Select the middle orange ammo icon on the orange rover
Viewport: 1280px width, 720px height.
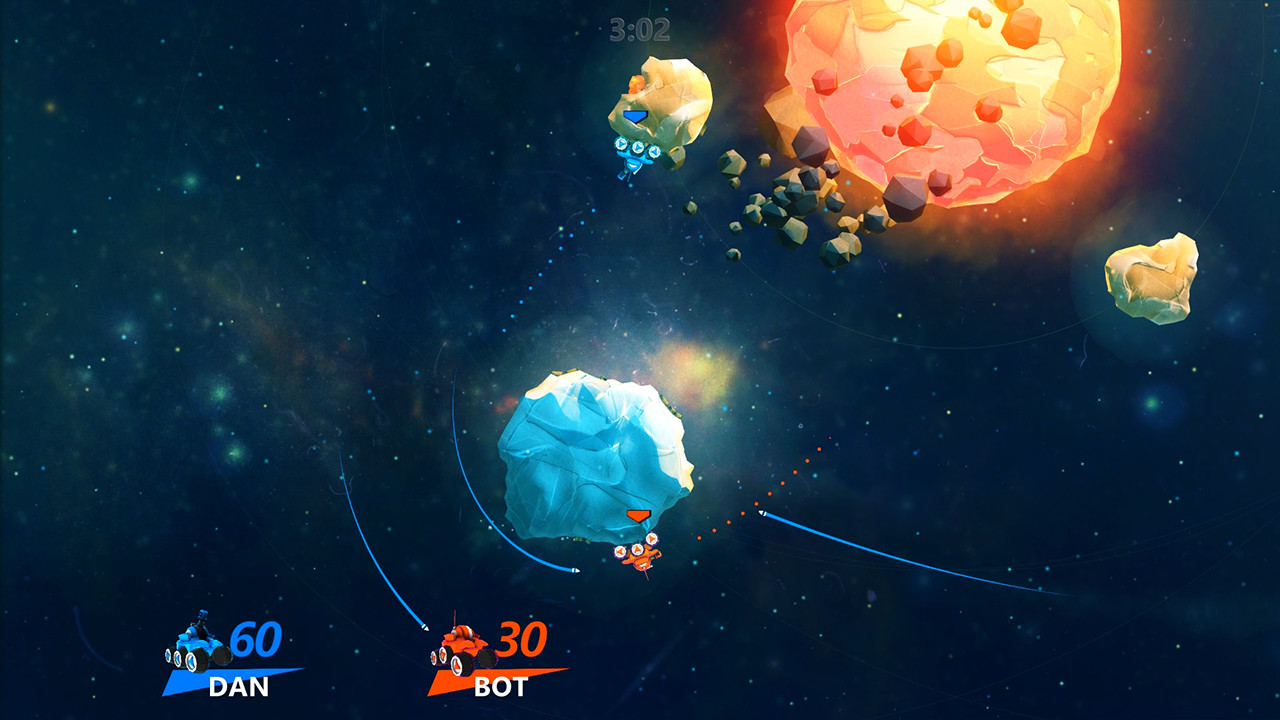[637, 549]
